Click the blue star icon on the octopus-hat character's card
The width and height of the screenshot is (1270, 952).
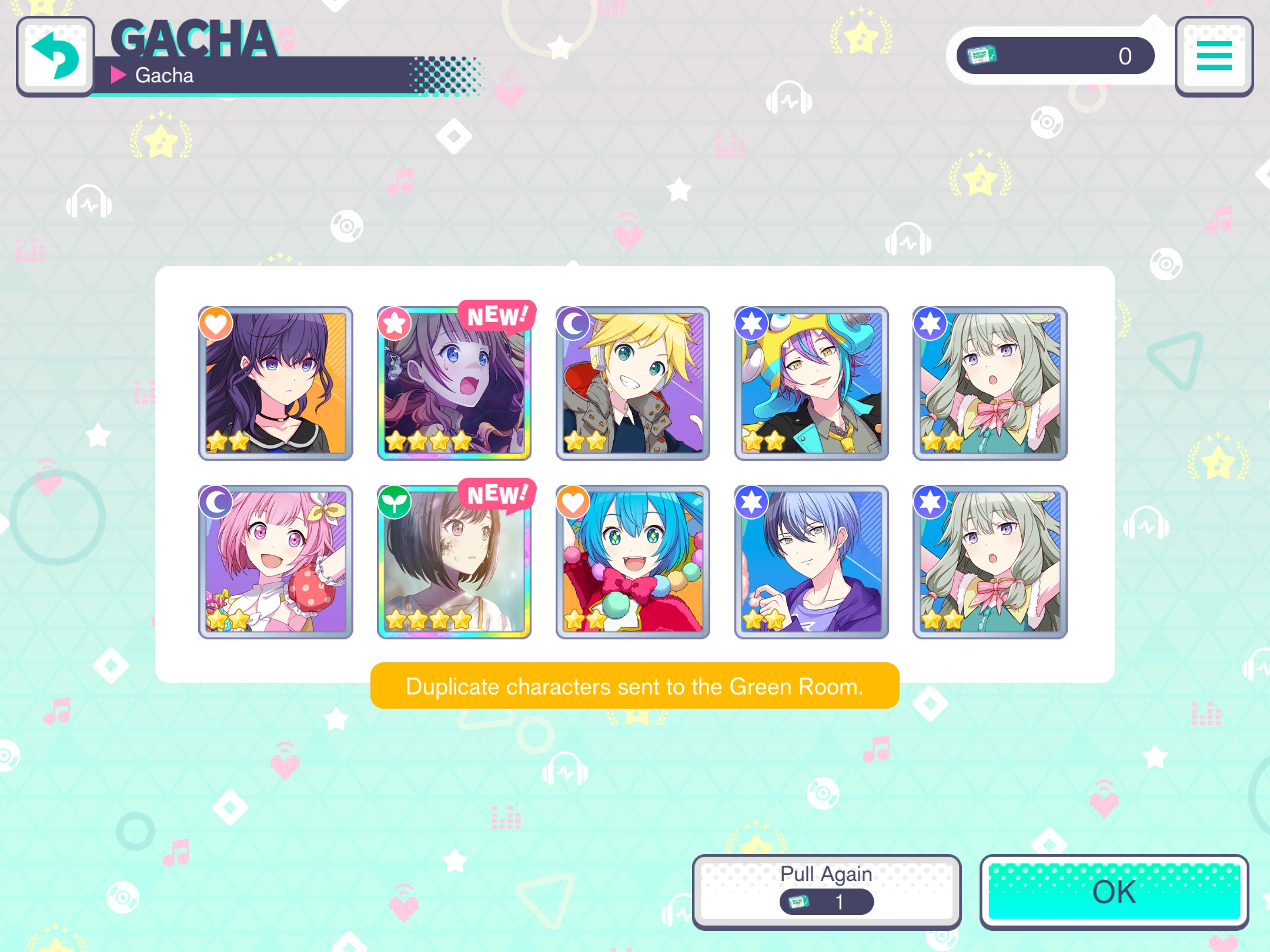[751, 324]
